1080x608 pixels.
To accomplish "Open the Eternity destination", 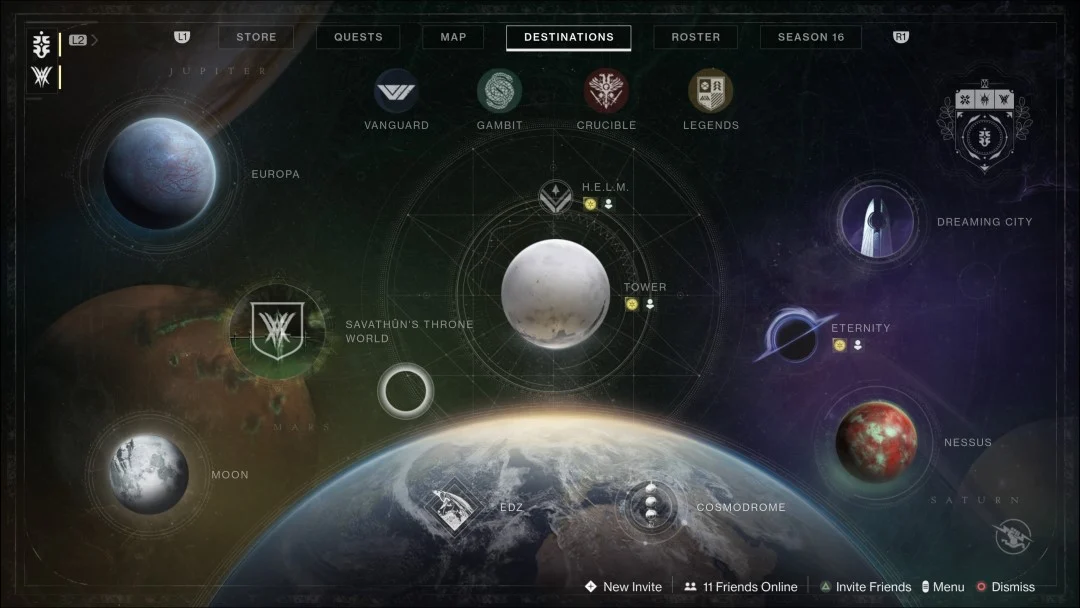I will [796, 337].
